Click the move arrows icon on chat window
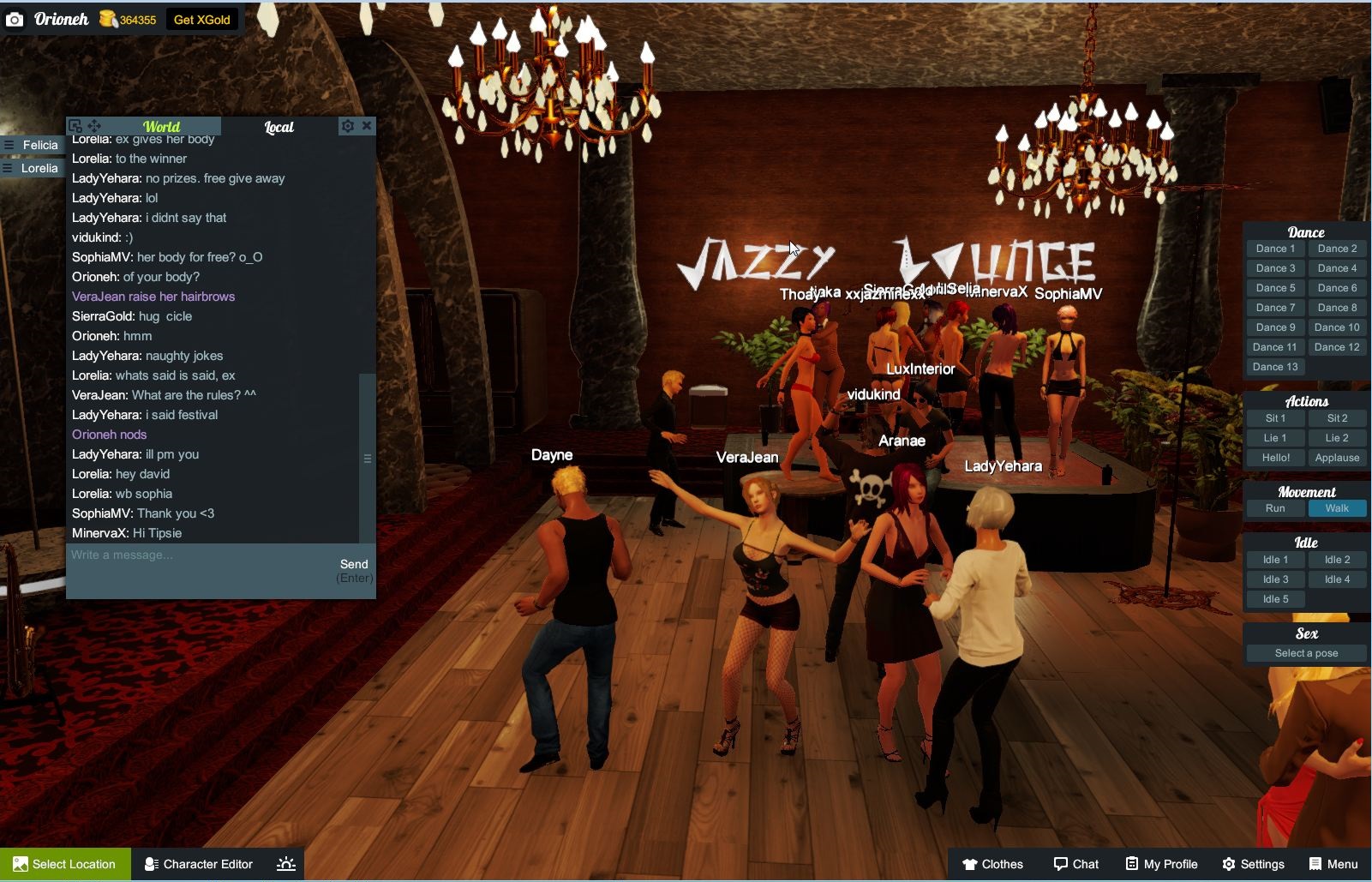 point(93,125)
